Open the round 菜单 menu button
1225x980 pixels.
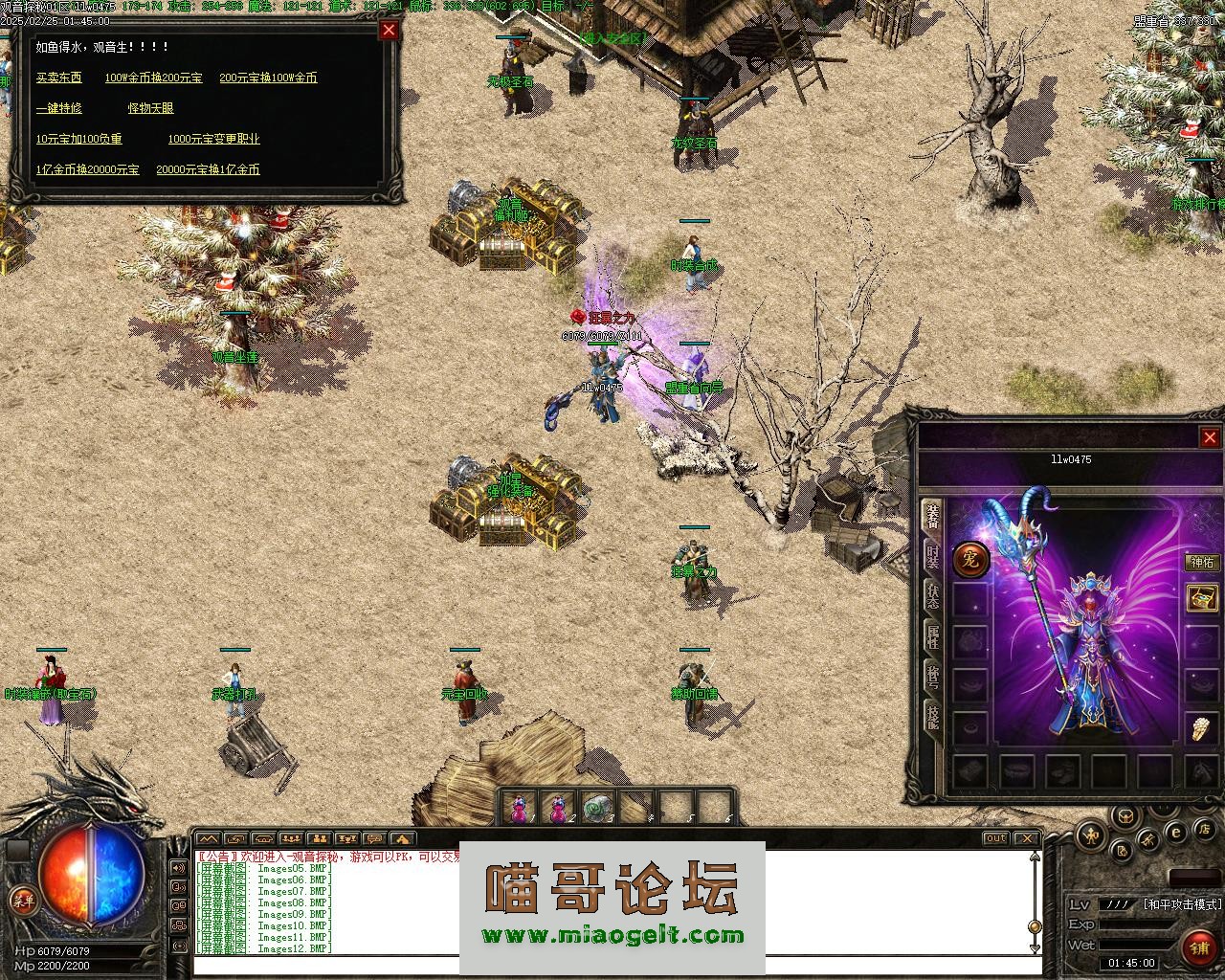tap(22, 900)
